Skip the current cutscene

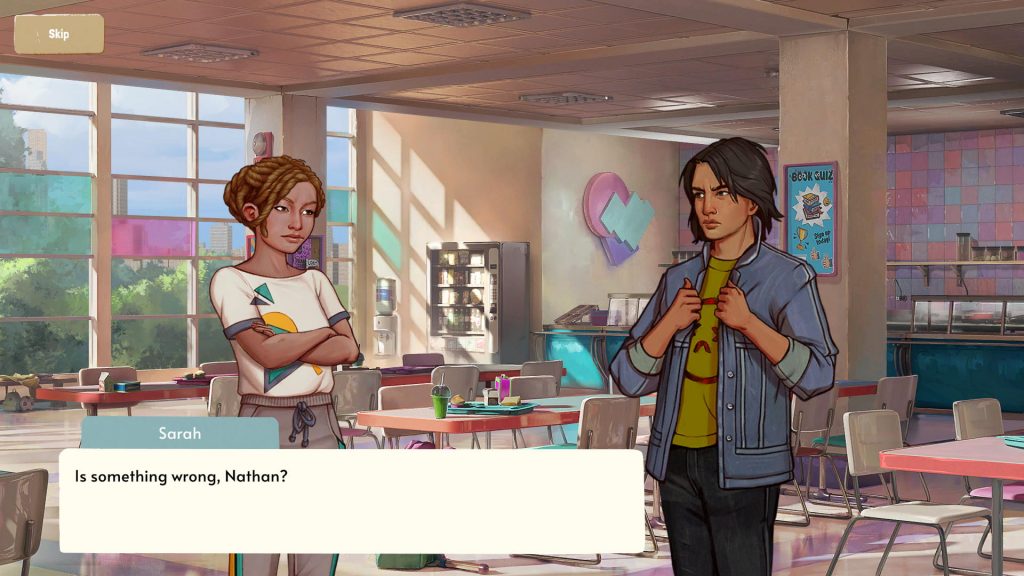click(x=59, y=34)
